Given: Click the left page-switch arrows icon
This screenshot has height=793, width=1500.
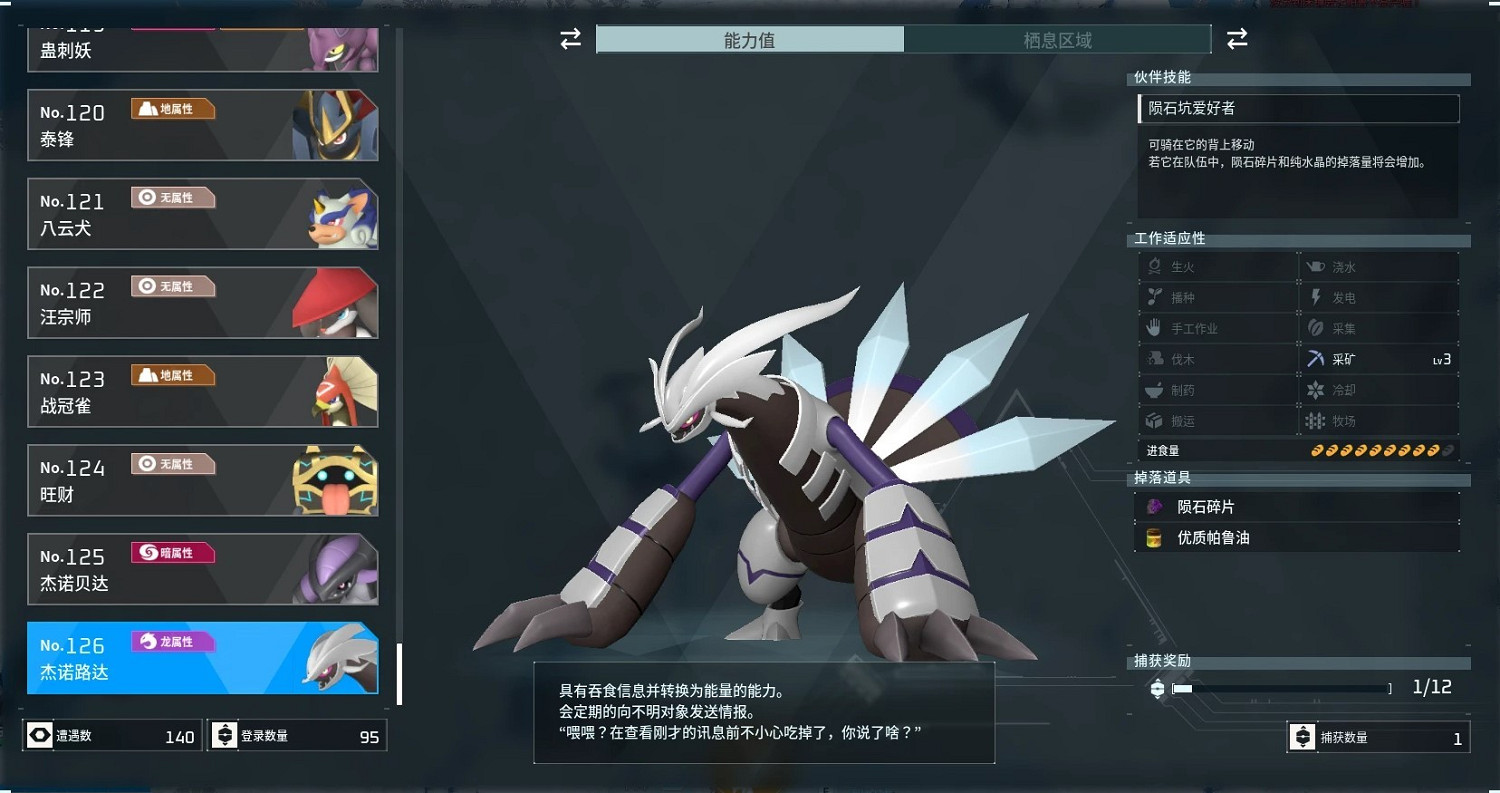Looking at the screenshot, I should [x=570, y=39].
